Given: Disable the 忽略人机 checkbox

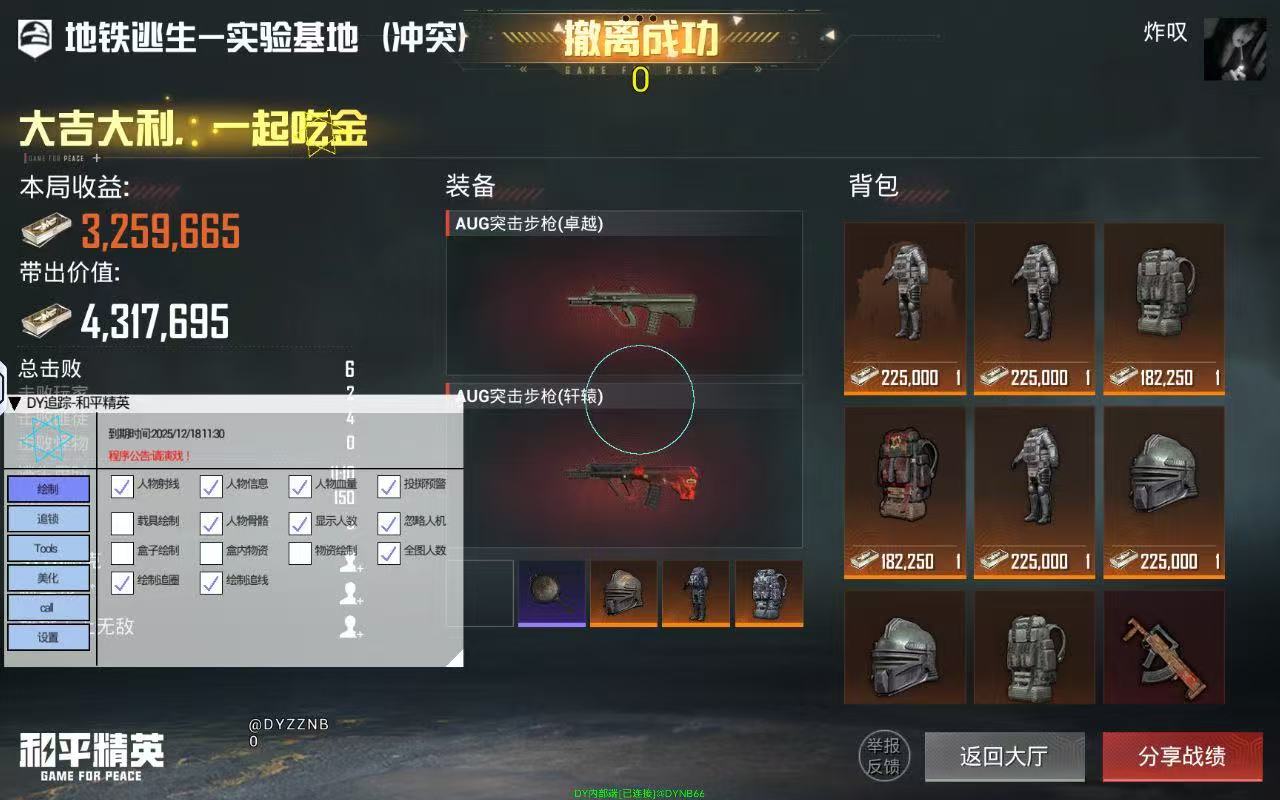Looking at the screenshot, I should (388, 520).
